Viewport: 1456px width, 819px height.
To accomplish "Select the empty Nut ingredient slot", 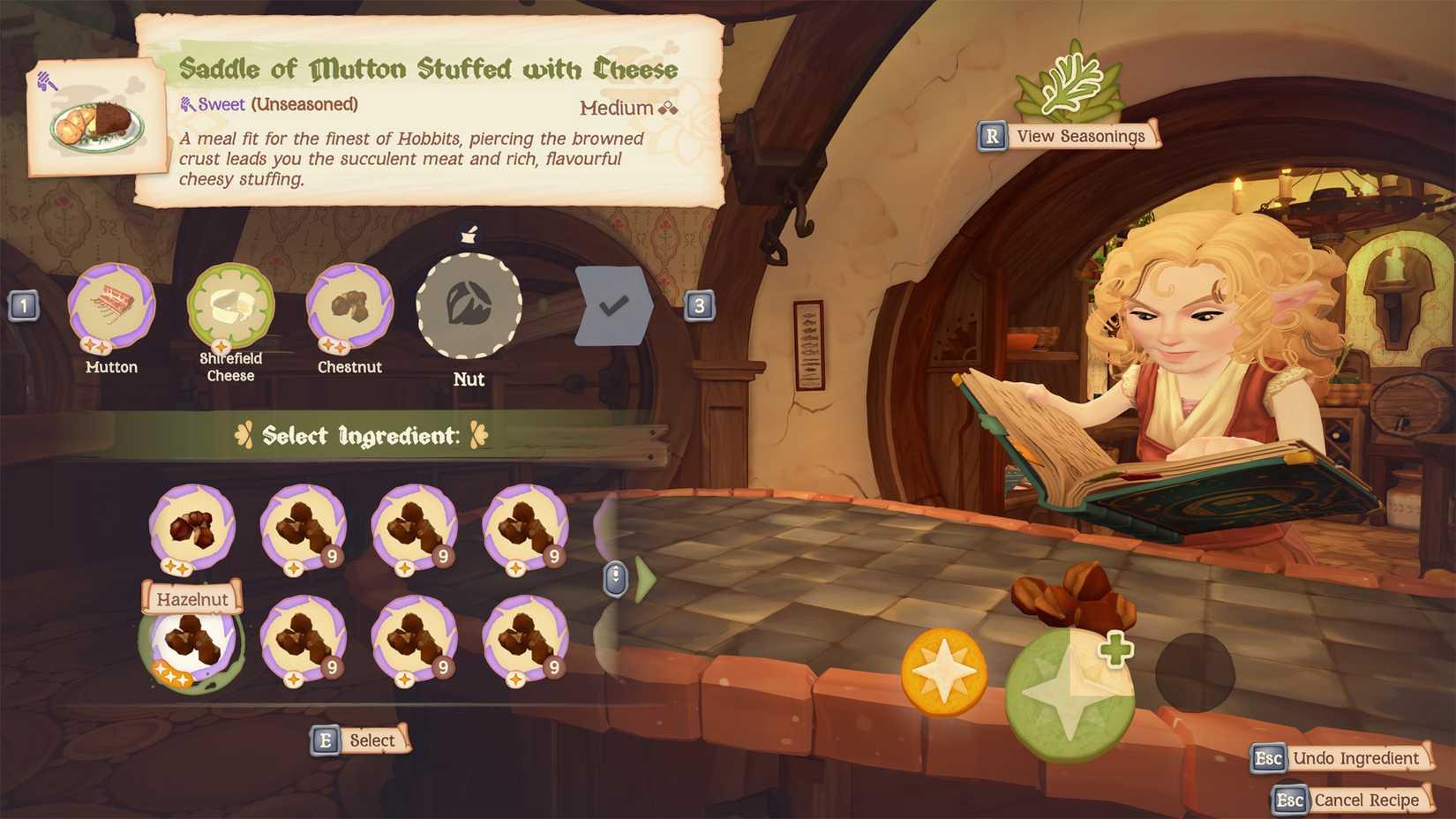I will coord(469,305).
